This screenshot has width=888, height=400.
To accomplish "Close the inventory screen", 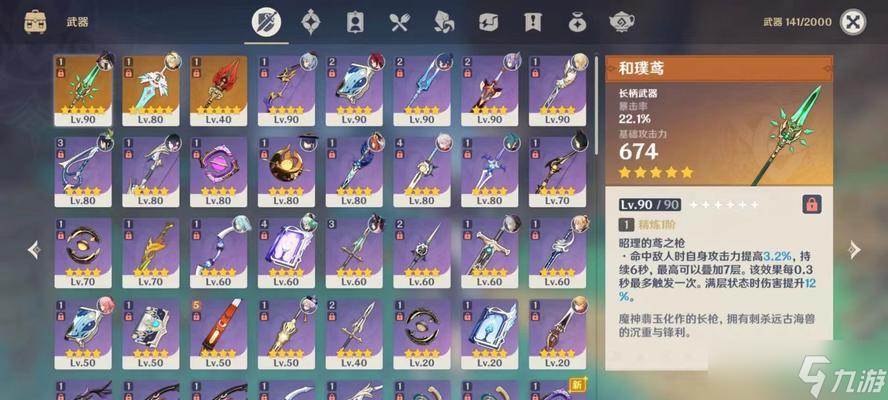I will coord(852,21).
